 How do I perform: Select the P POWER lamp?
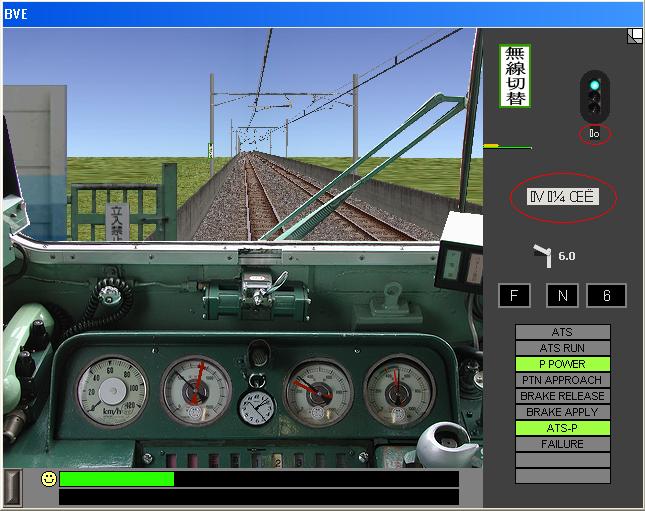pos(562,364)
